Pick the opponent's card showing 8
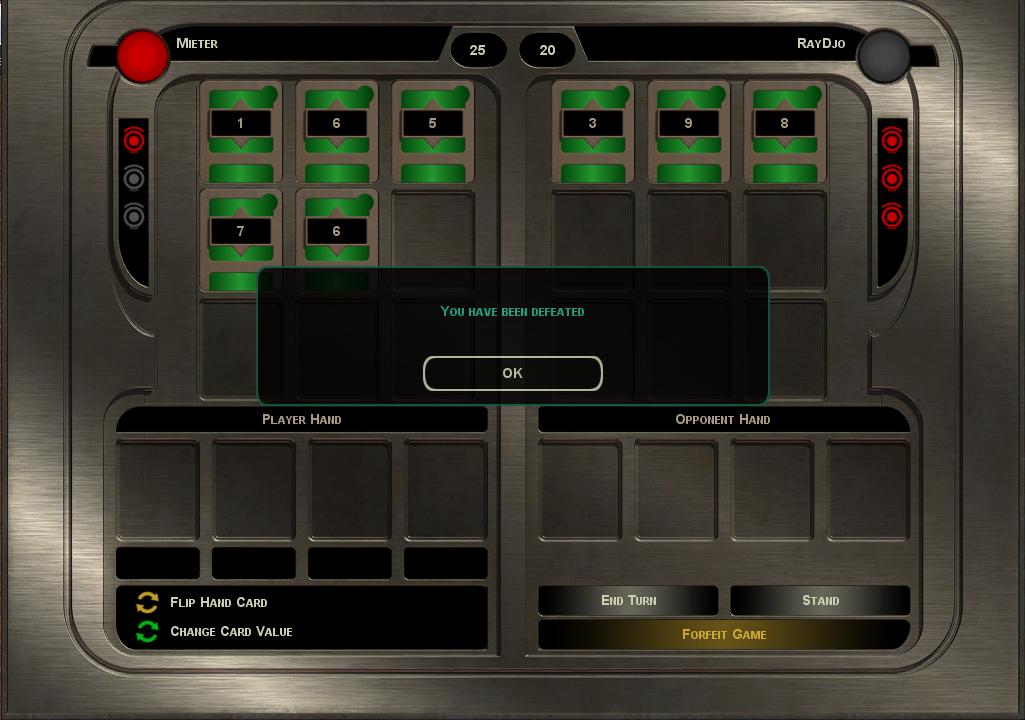 pyautogui.click(x=784, y=132)
